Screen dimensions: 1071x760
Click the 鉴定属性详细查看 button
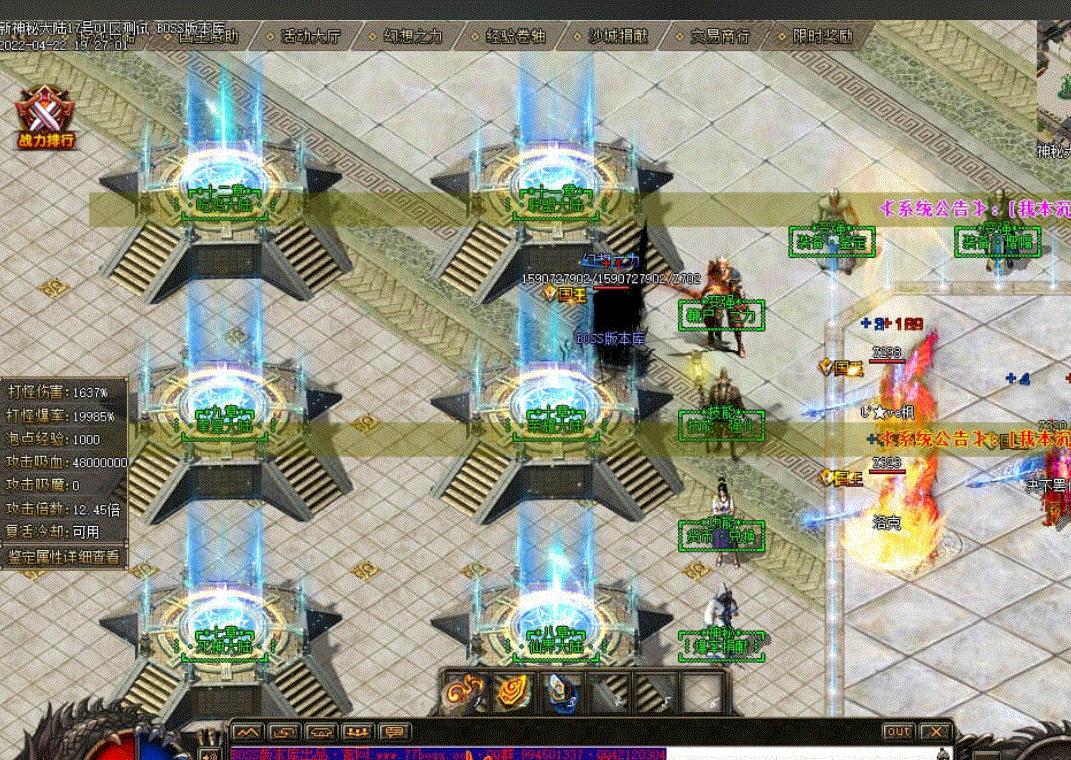(64, 556)
